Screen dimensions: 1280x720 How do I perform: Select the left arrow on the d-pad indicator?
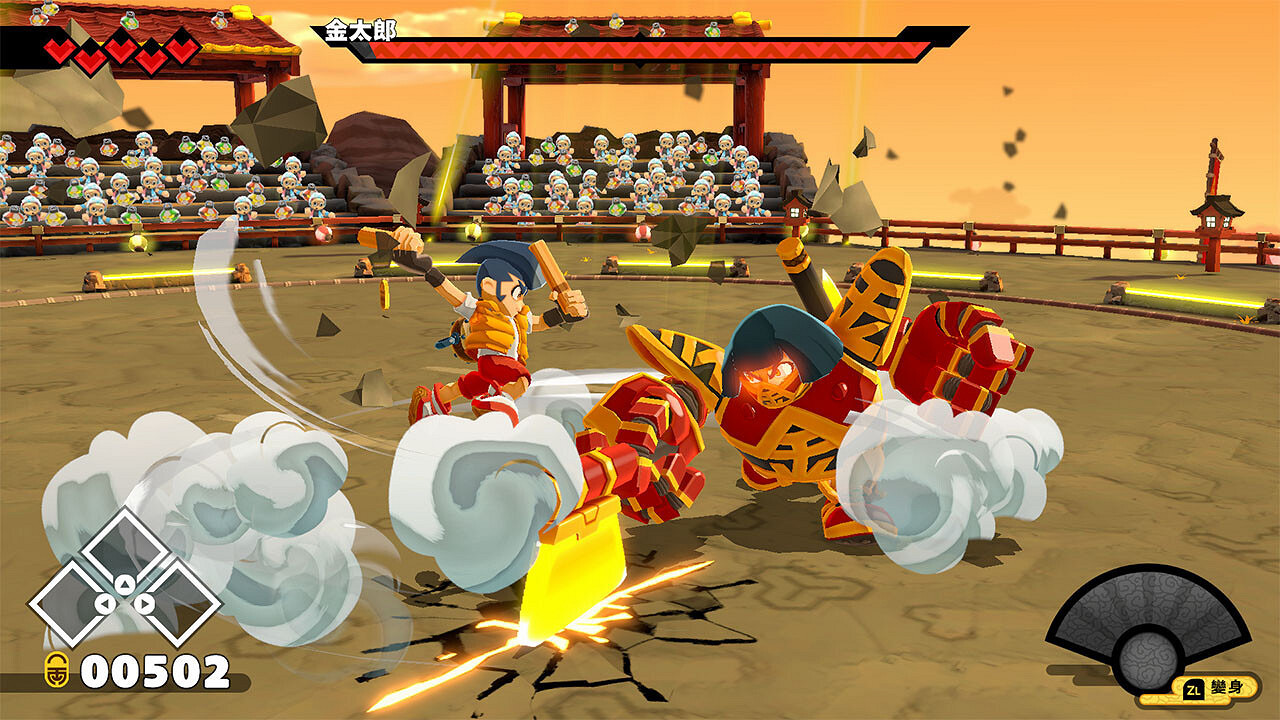(104, 602)
